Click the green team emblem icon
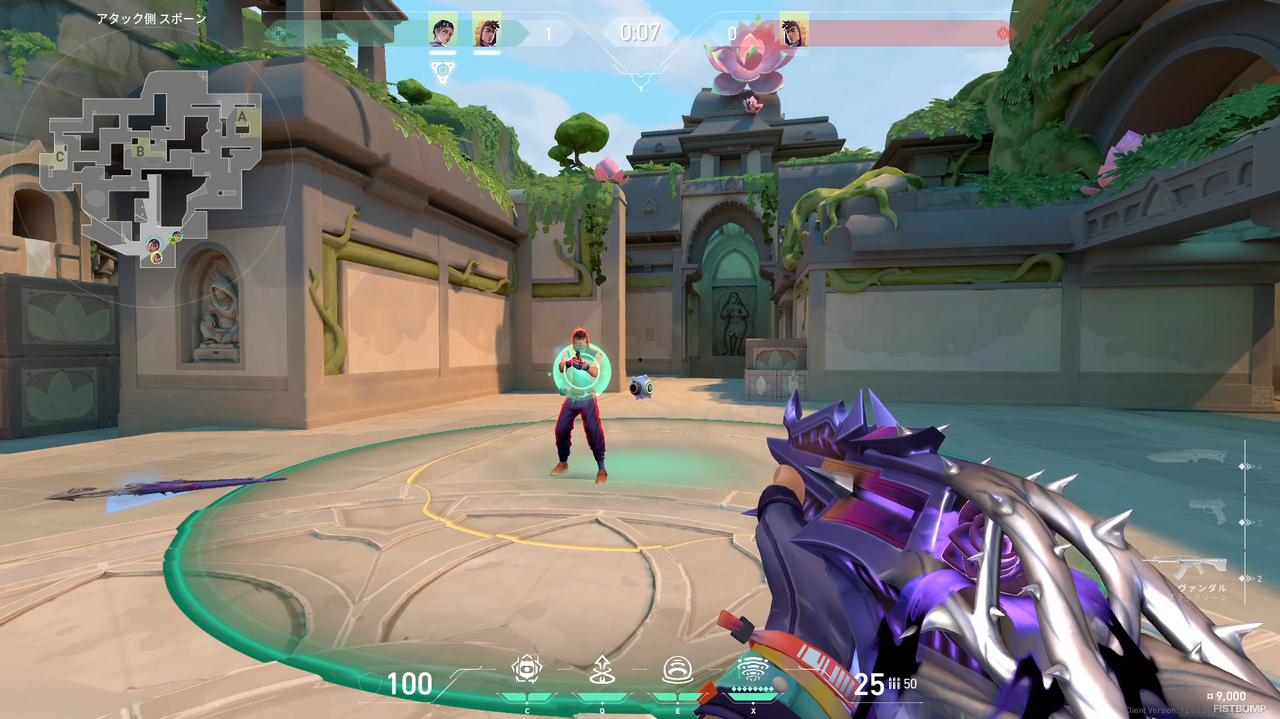The image size is (1280, 719). click(x=279, y=33)
